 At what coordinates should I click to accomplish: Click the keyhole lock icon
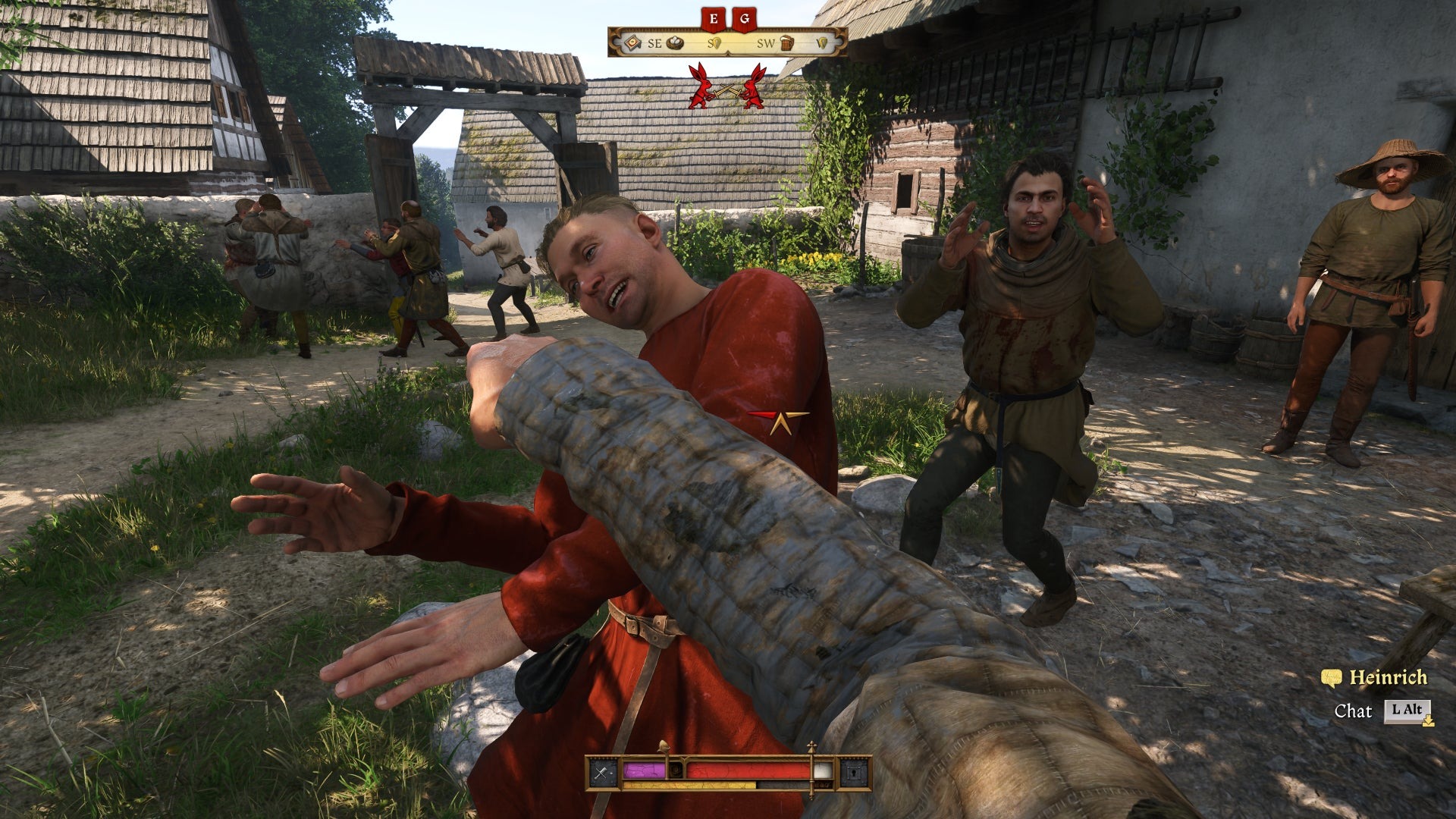(x=852, y=773)
